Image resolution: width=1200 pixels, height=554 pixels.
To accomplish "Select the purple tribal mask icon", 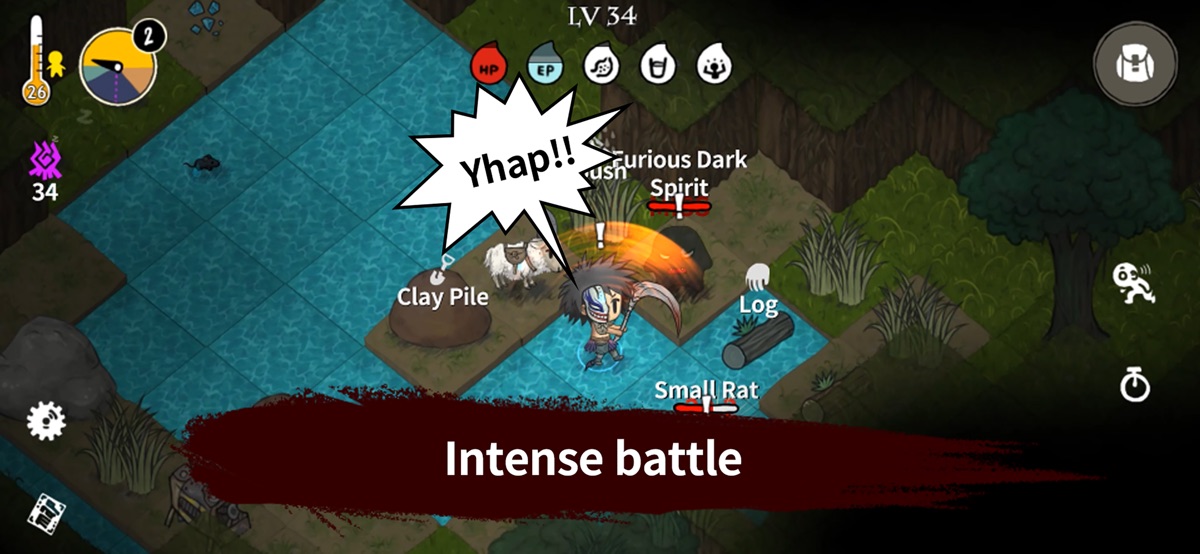I will 44,160.
